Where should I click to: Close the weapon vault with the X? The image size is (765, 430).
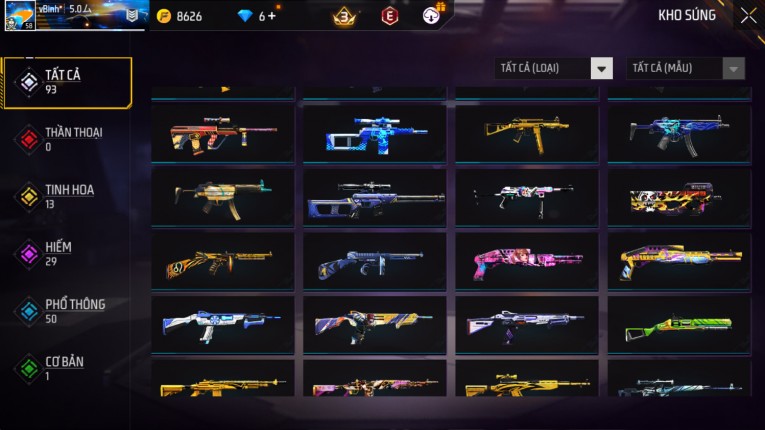748,16
